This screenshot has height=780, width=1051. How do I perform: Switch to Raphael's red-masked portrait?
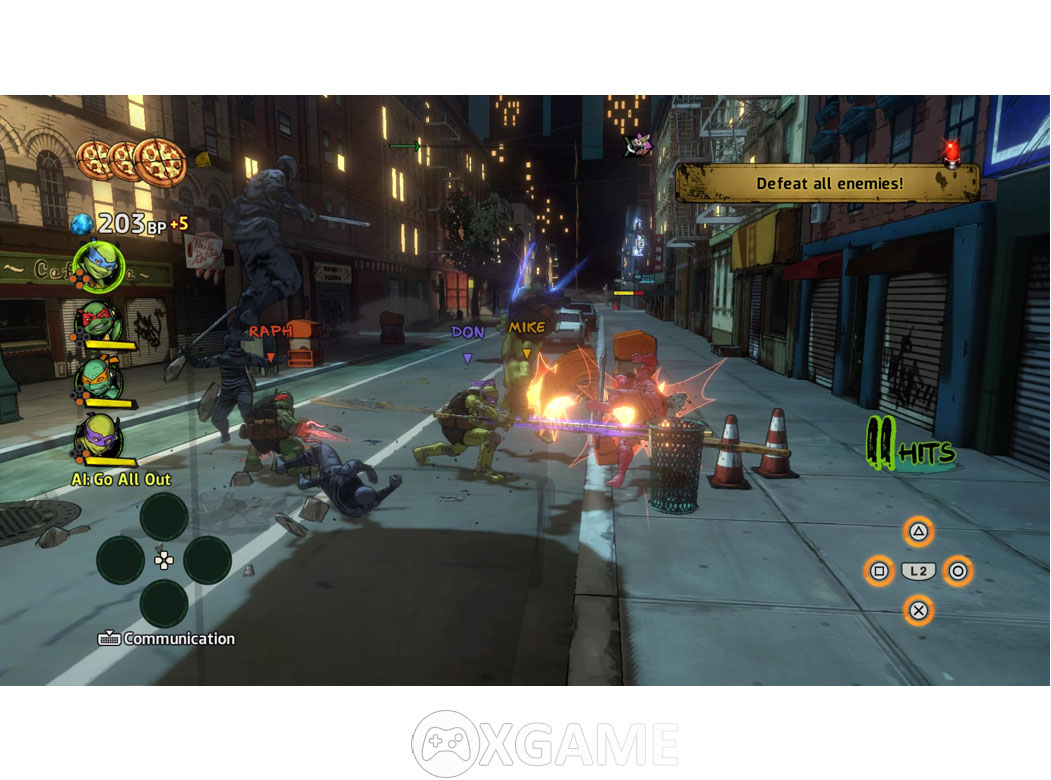(x=100, y=321)
